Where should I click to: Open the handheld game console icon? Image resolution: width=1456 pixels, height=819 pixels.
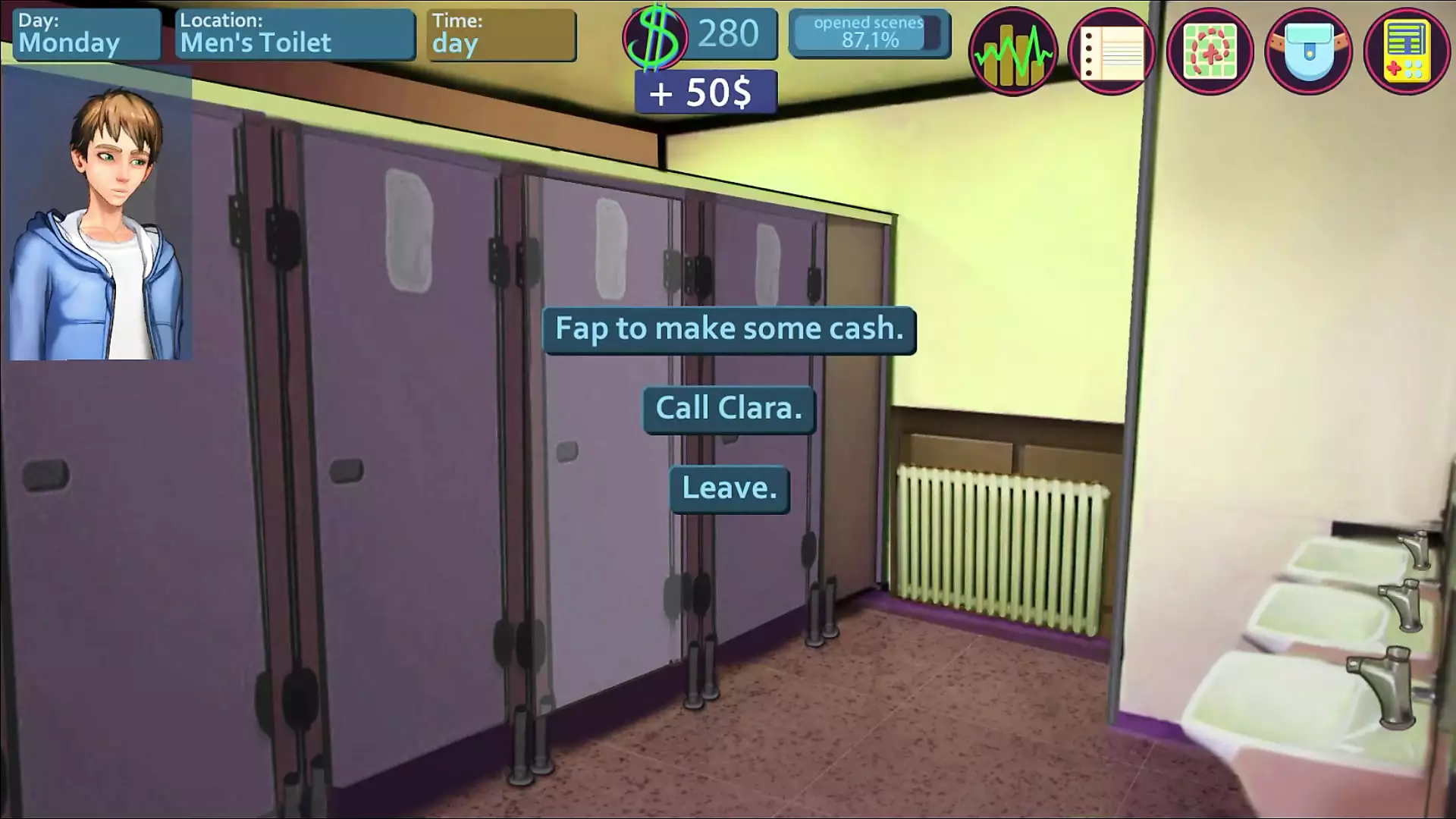1407,52
